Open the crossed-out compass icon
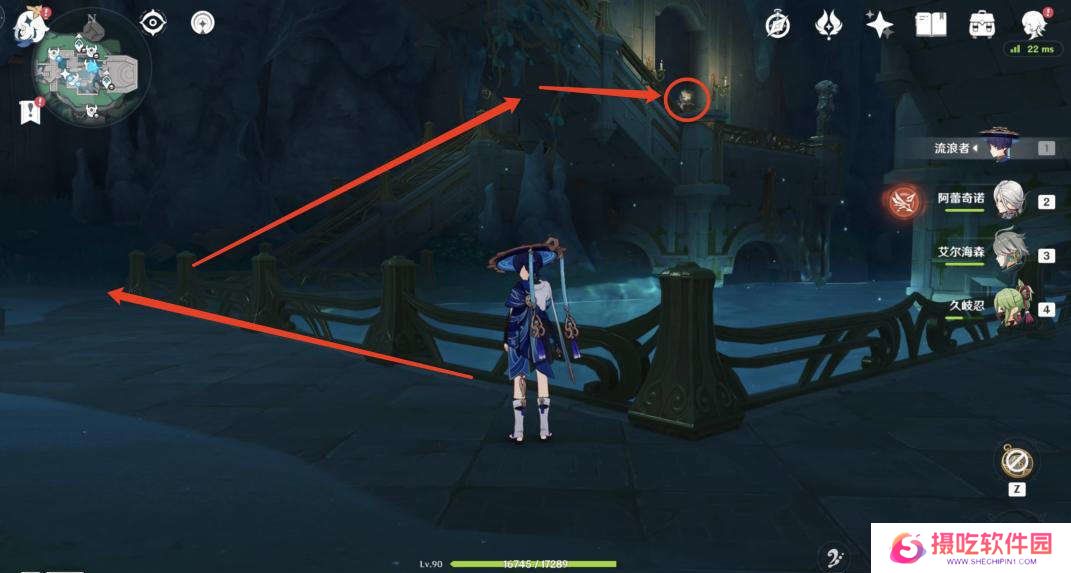Viewport: 1071px width, 573px height. [x=778, y=25]
